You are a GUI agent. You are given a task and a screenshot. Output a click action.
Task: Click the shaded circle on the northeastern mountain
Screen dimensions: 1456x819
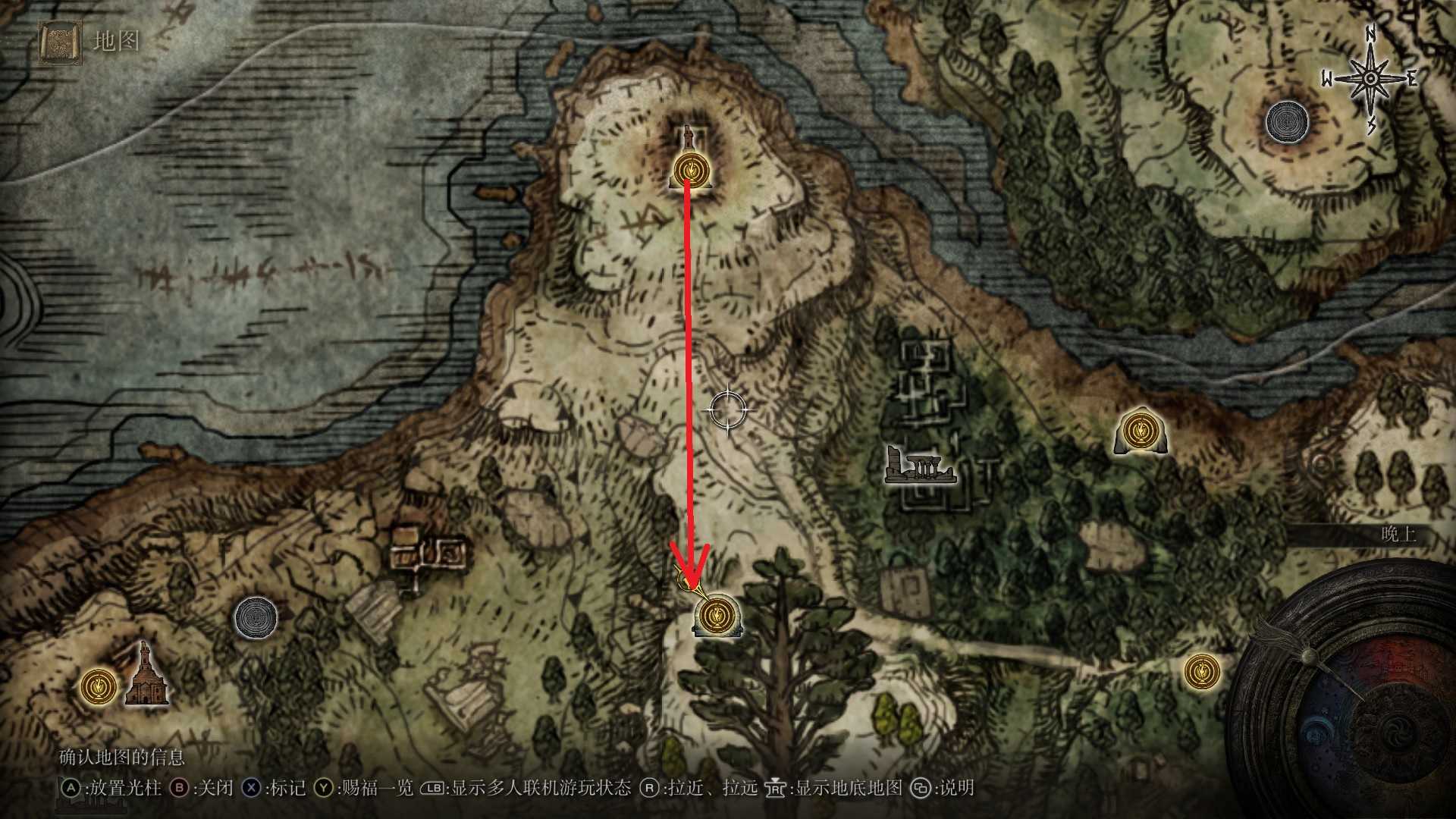click(x=1287, y=121)
